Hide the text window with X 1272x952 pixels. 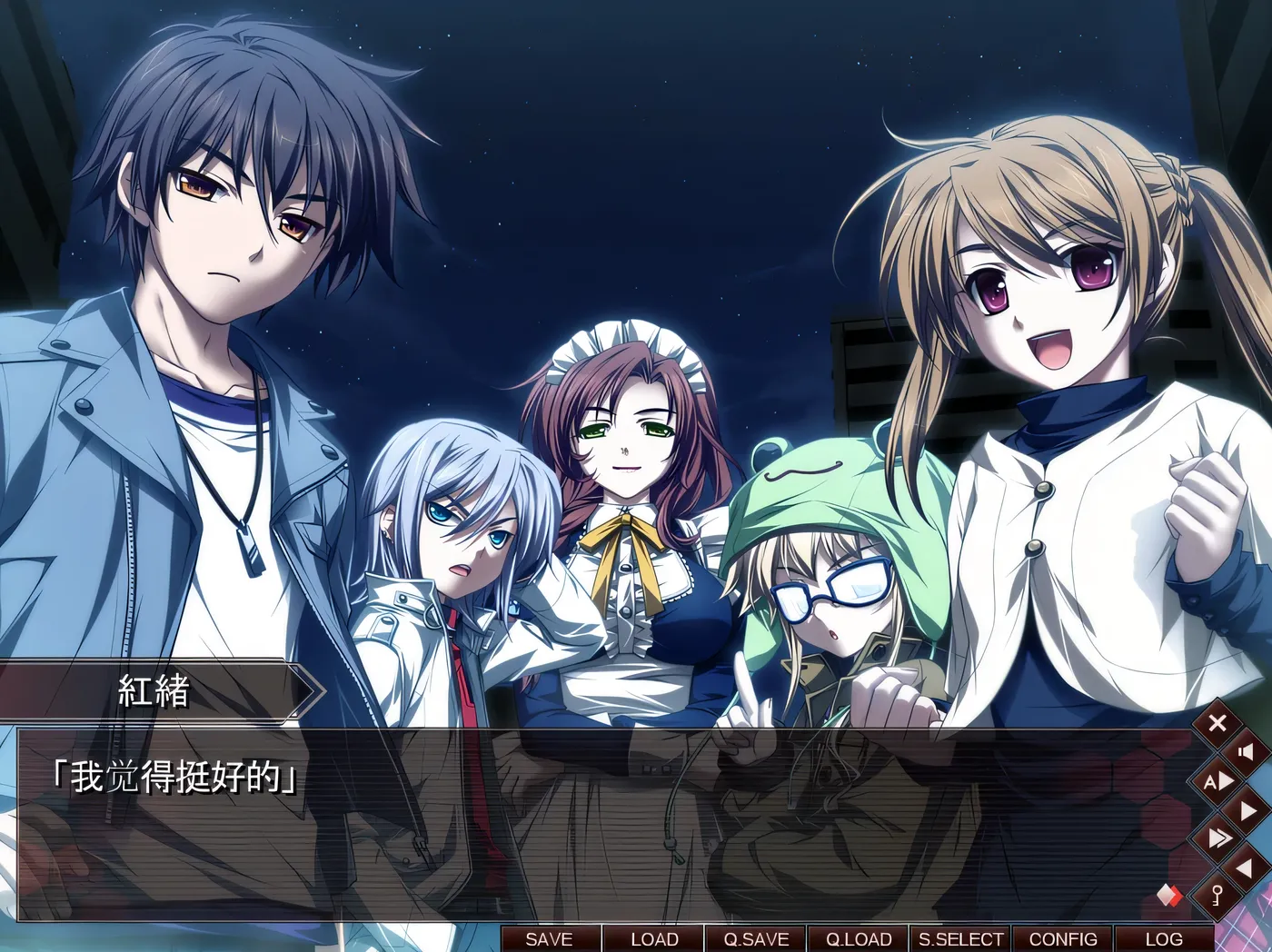(x=1217, y=723)
